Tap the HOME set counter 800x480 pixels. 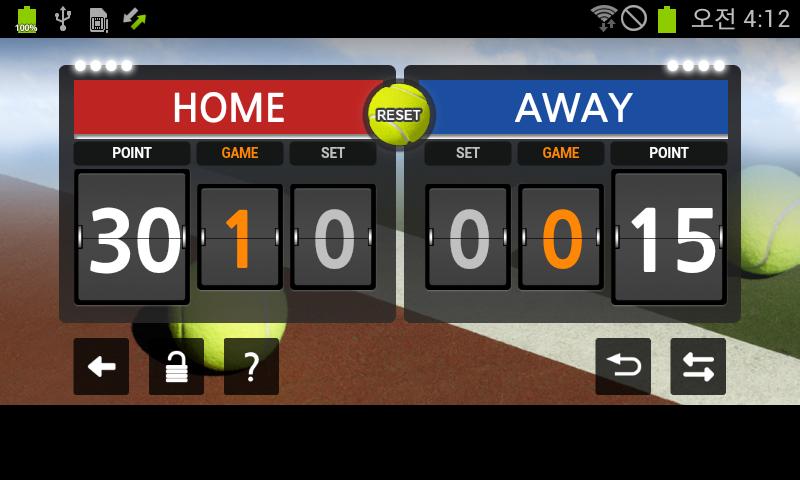333,237
